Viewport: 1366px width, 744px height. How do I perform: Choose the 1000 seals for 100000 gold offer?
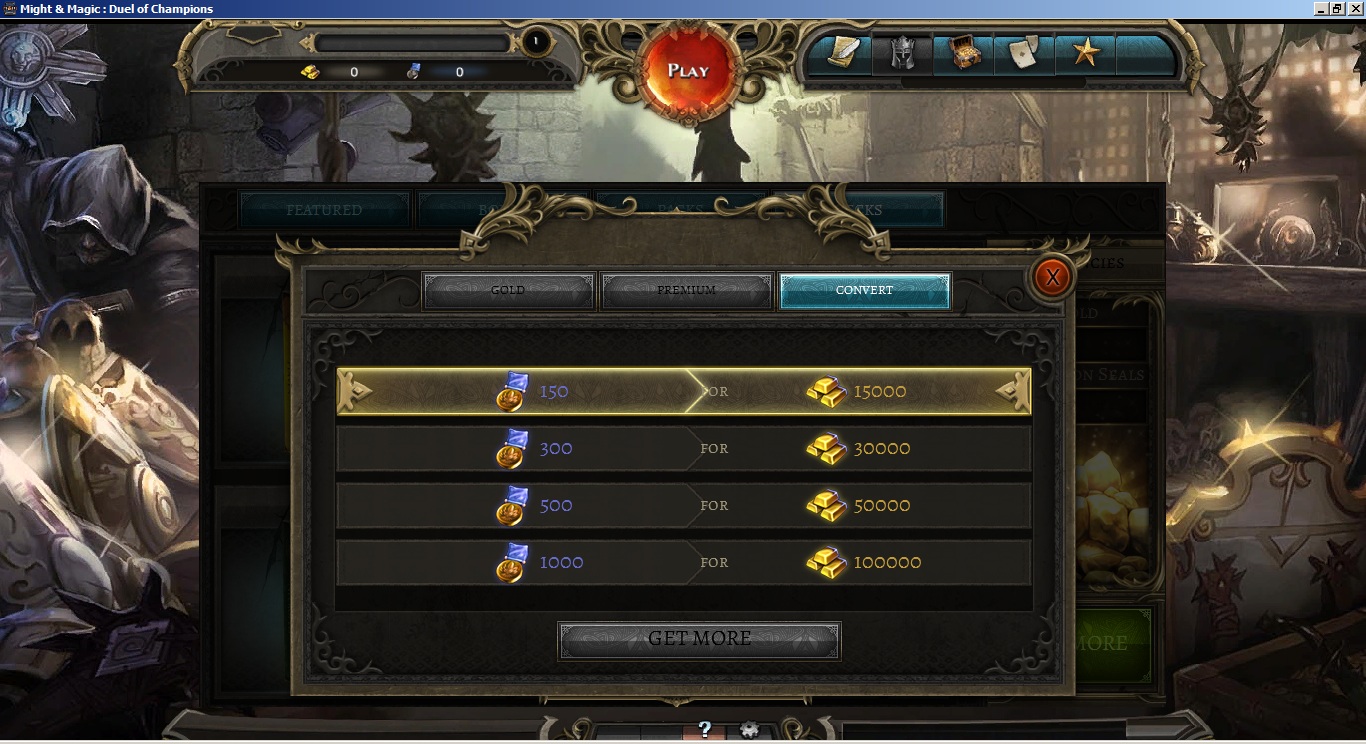[684, 563]
